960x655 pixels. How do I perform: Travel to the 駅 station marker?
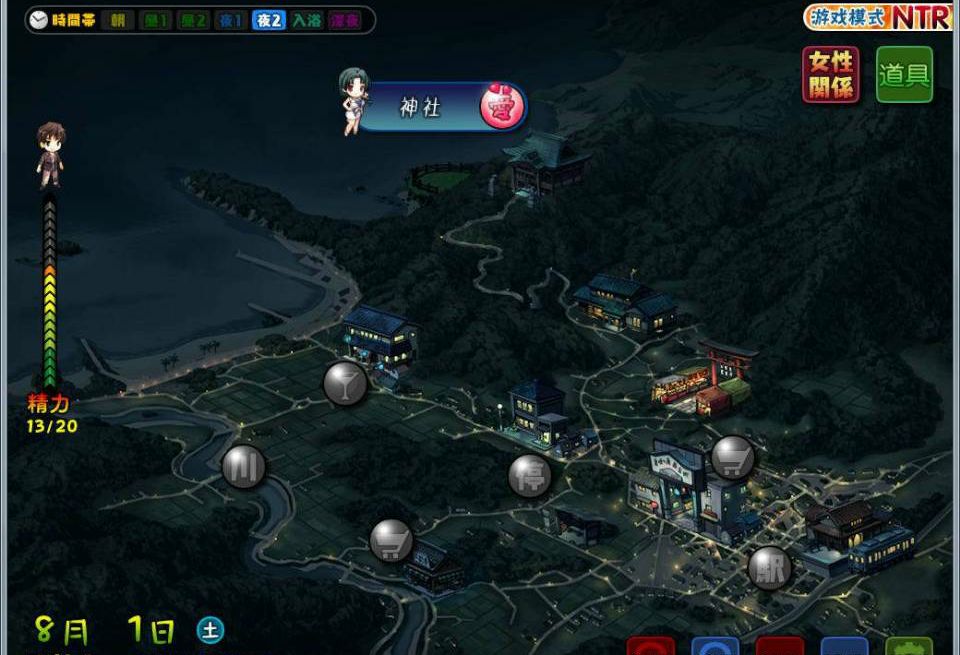(770, 568)
